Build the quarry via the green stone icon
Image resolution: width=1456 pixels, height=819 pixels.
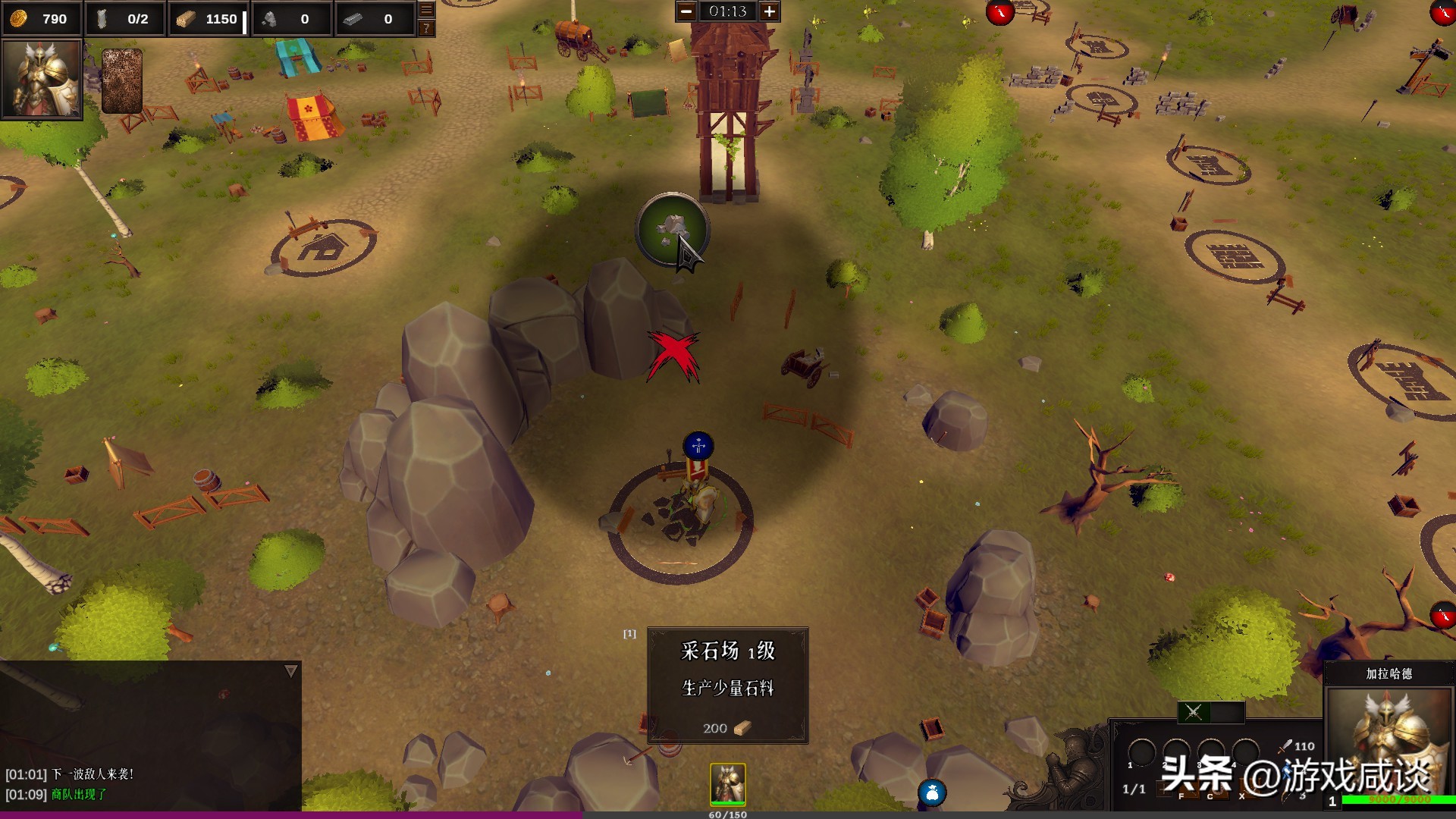pos(671,229)
